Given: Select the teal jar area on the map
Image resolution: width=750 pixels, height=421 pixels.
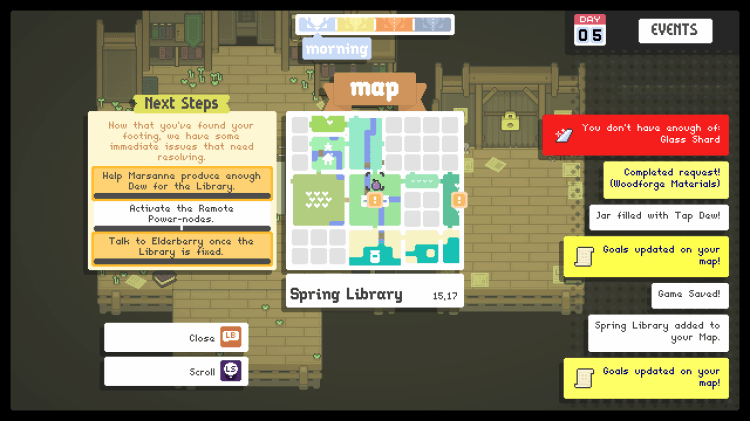Looking at the screenshot, I should [375, 255].
